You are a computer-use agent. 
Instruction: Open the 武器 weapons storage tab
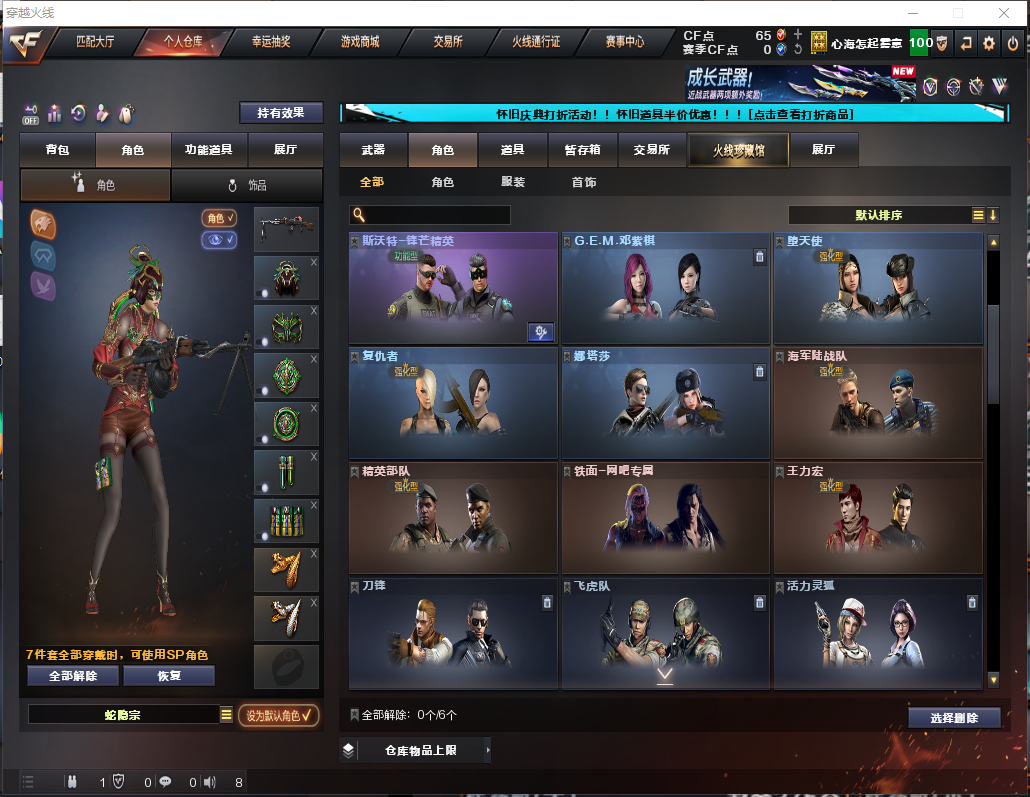(373, 150)
